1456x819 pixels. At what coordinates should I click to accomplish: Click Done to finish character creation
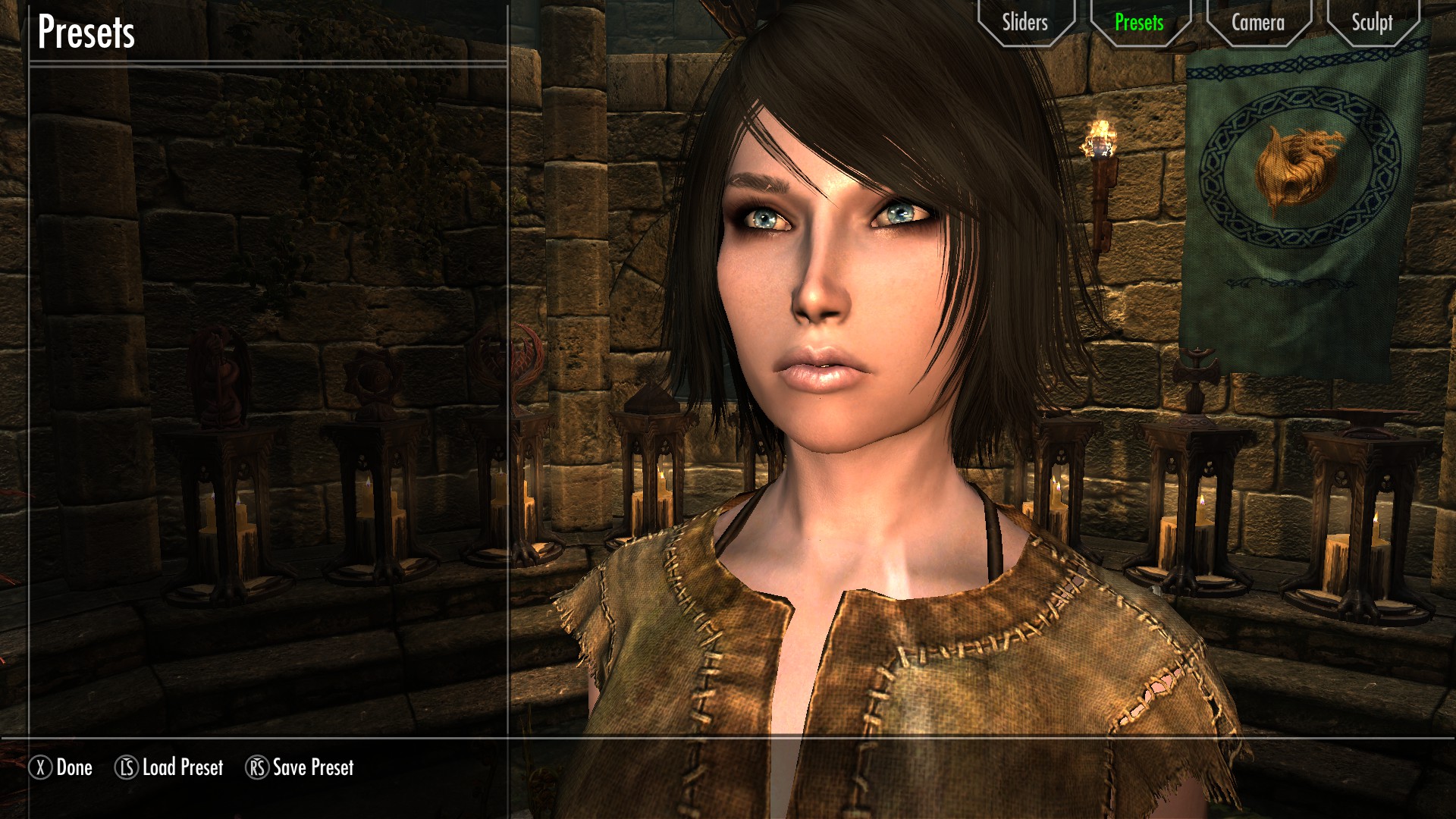point(62,767)
